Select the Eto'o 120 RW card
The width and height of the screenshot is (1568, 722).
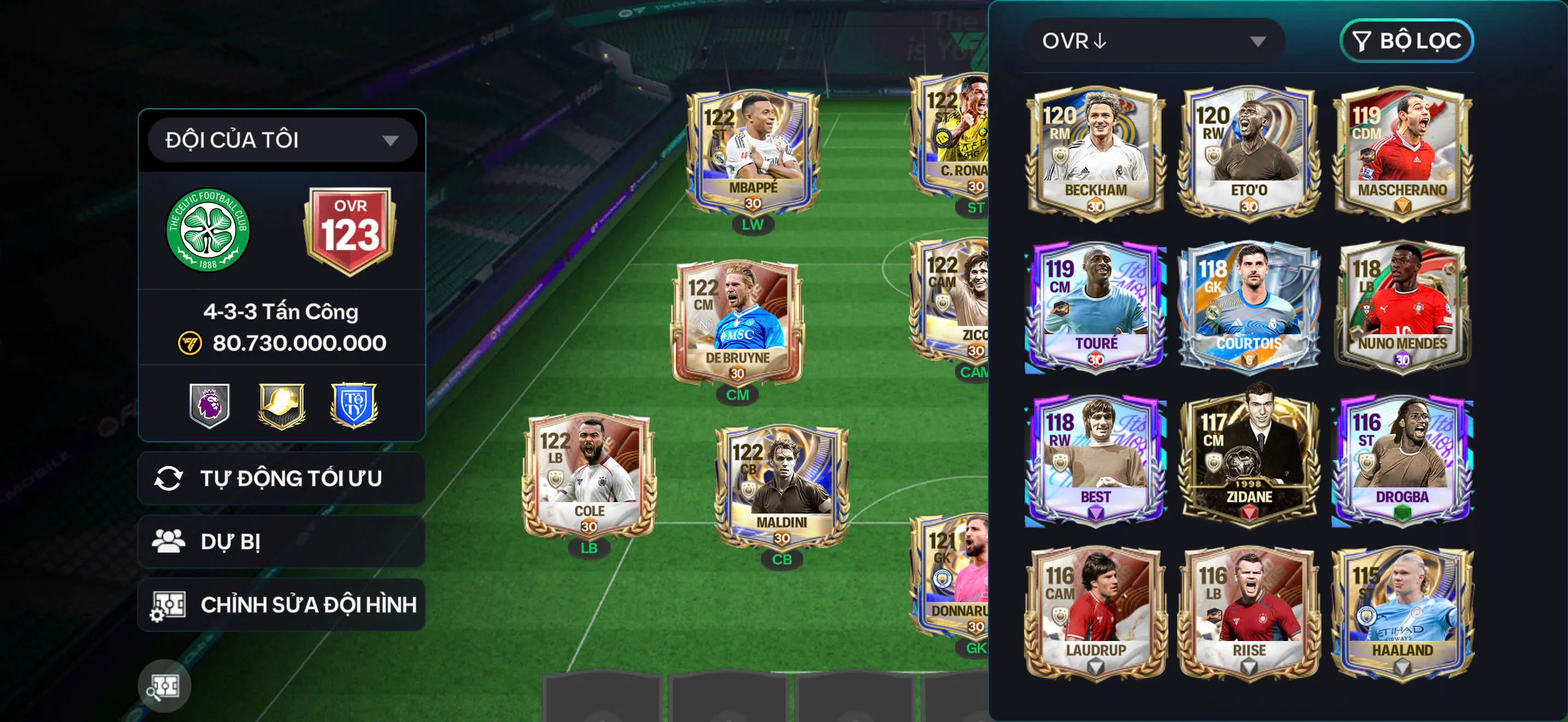click(x=1249, y=152)
